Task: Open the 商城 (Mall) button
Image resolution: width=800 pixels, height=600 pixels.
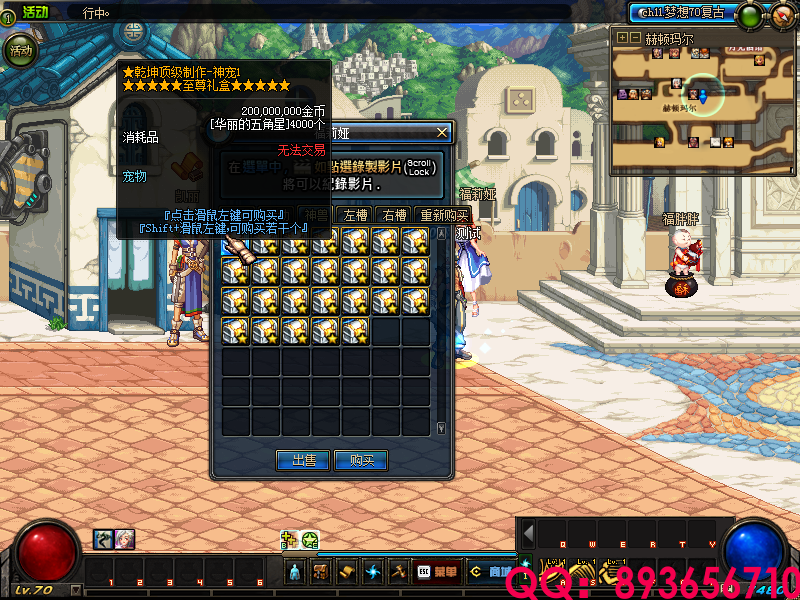Action: (492, 572)
